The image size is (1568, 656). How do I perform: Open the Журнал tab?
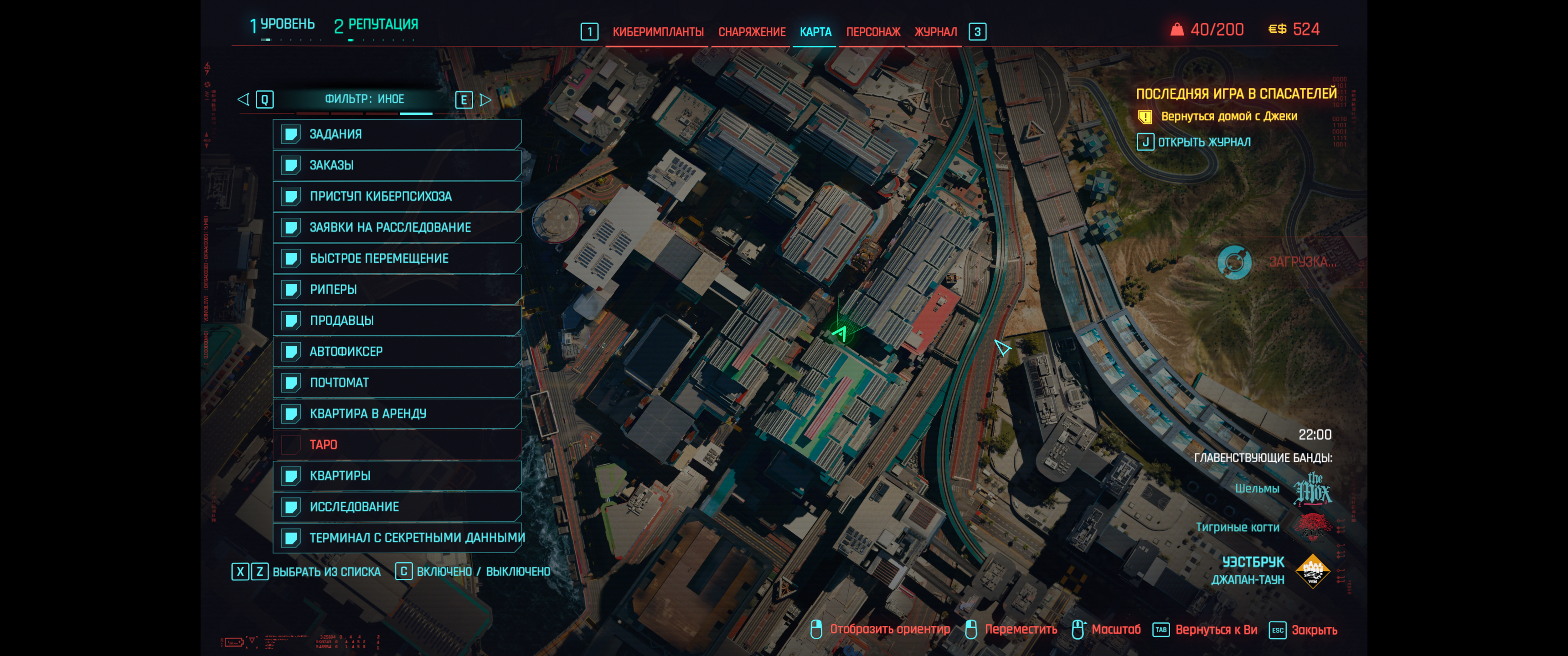(x=935, y=31)
